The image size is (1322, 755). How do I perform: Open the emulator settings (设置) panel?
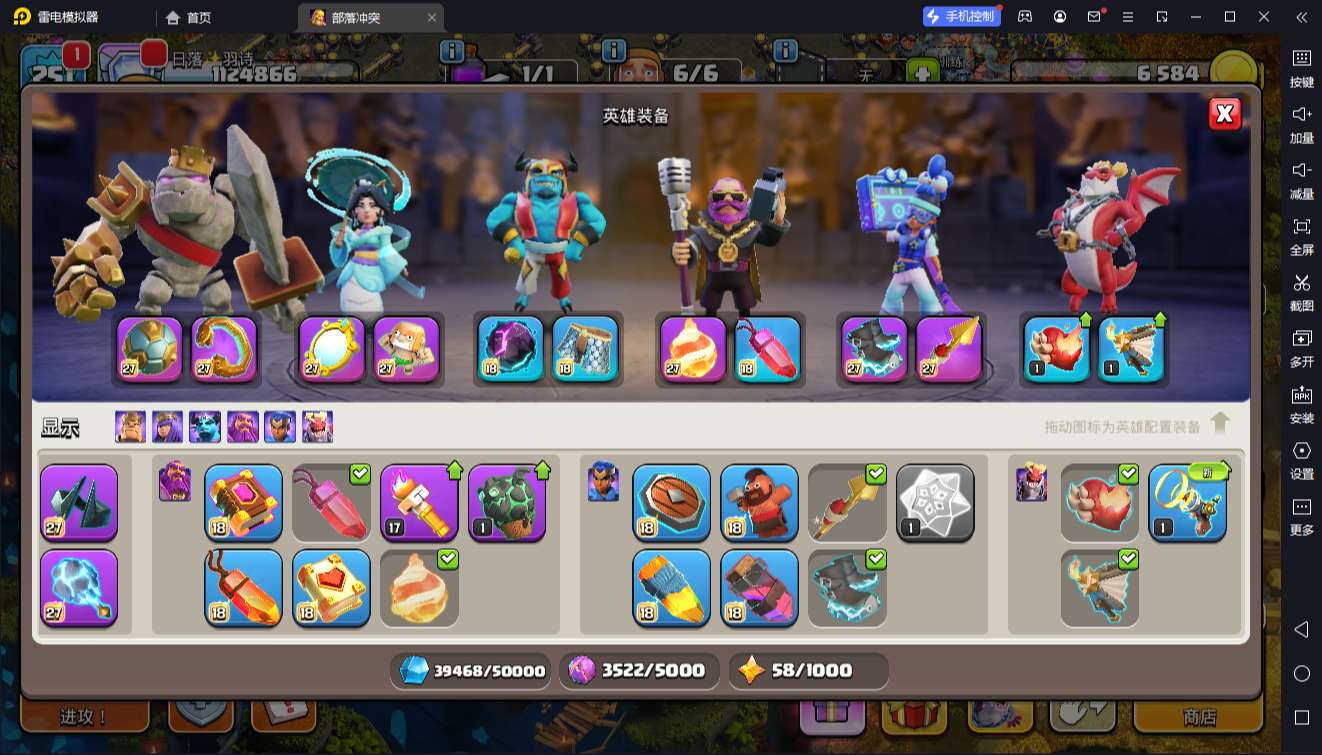pyautogui.click(x=1301, y=458)
